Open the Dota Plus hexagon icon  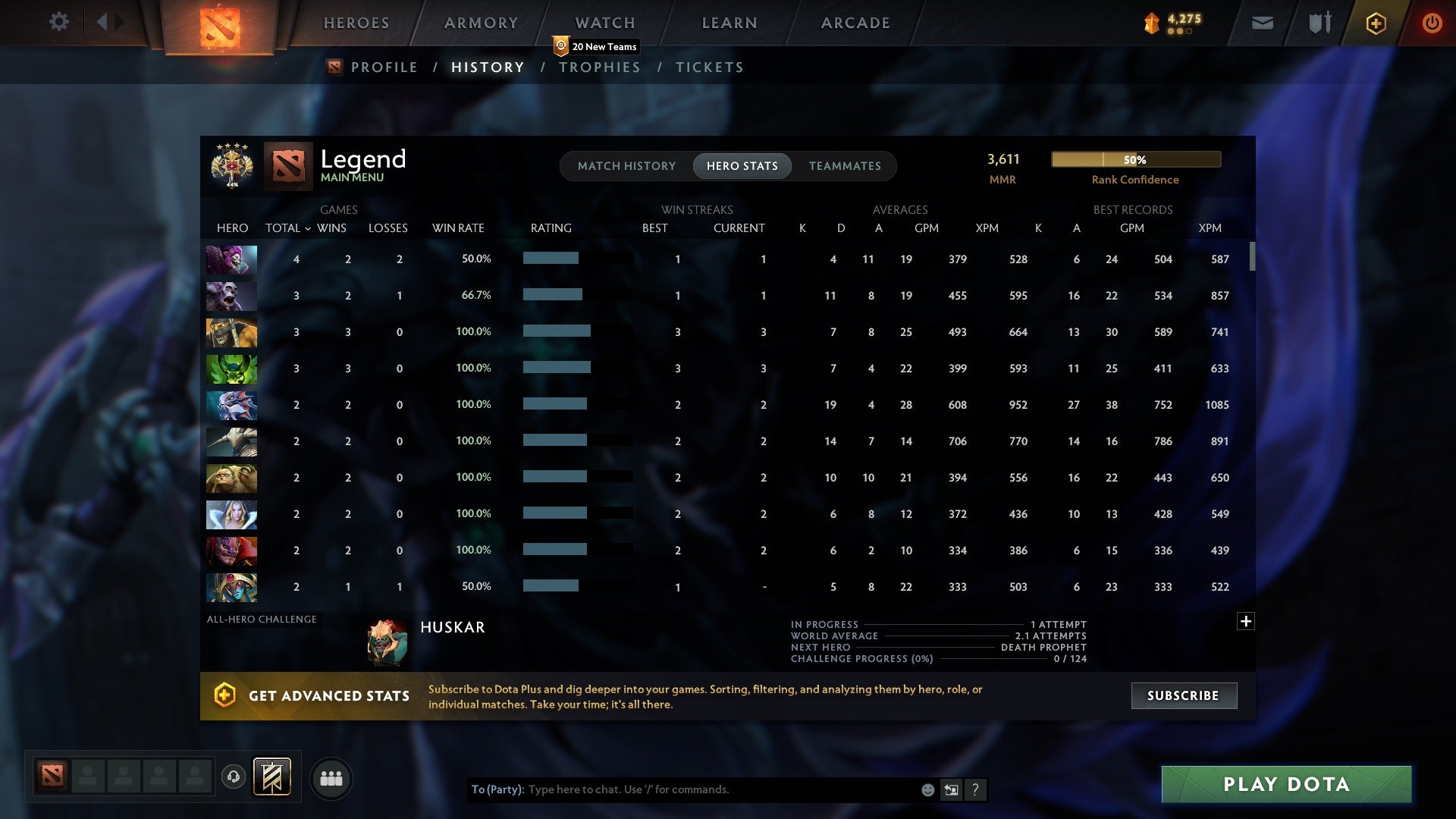[x=1376, y=23]
